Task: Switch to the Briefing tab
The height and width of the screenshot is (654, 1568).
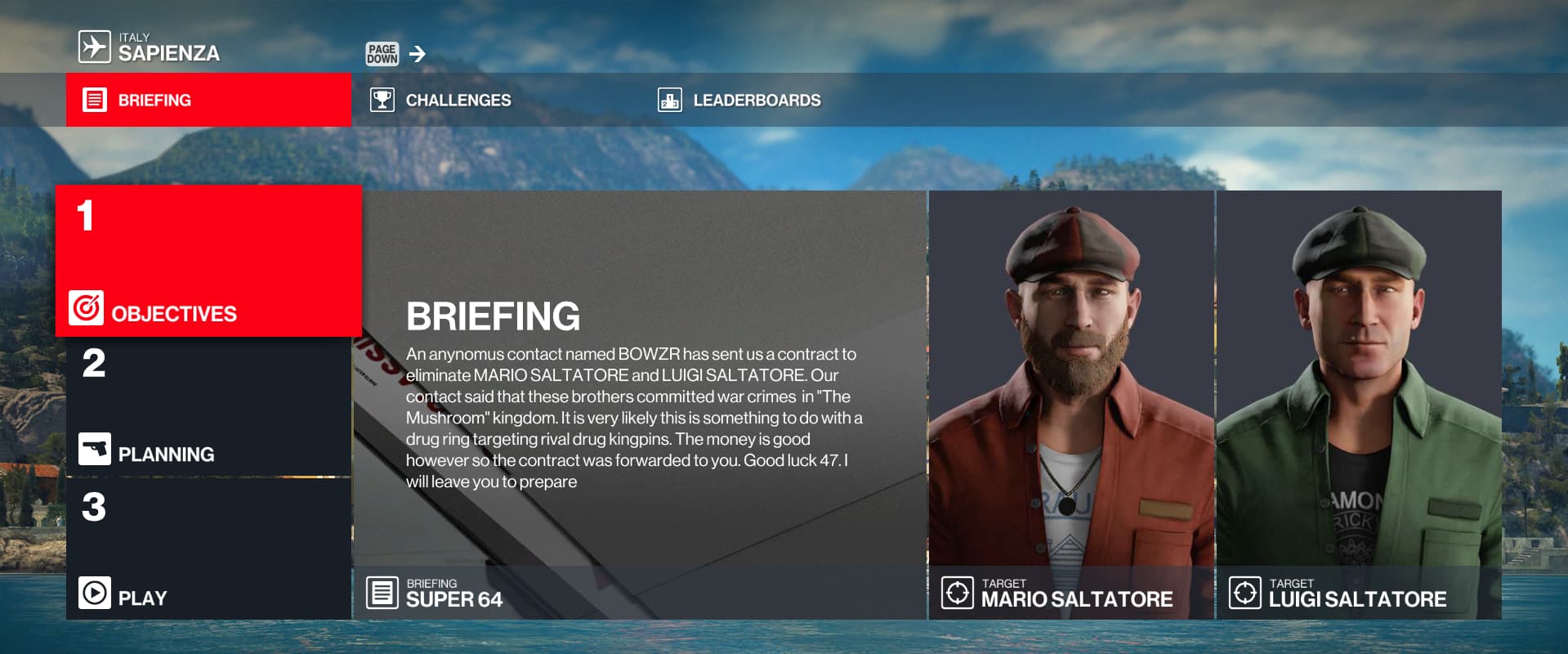Action: pyautogui.click(x=208, y=100)
